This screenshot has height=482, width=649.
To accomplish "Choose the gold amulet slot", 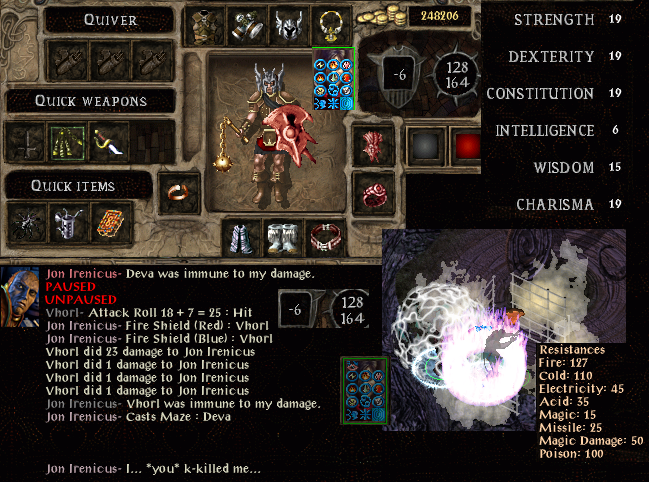I will (328, 24).
